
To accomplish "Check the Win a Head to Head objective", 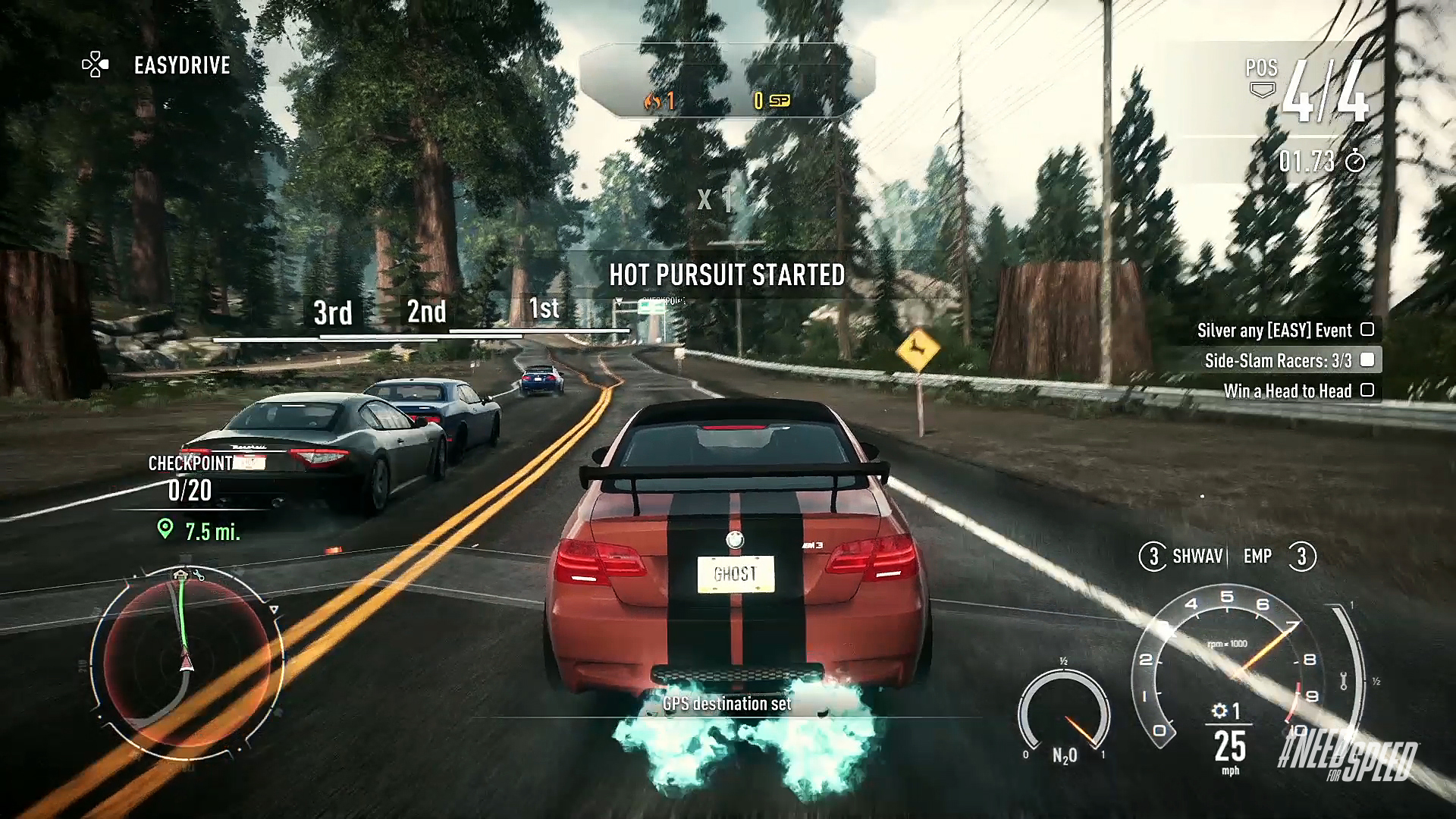I will click(1368, 391).
